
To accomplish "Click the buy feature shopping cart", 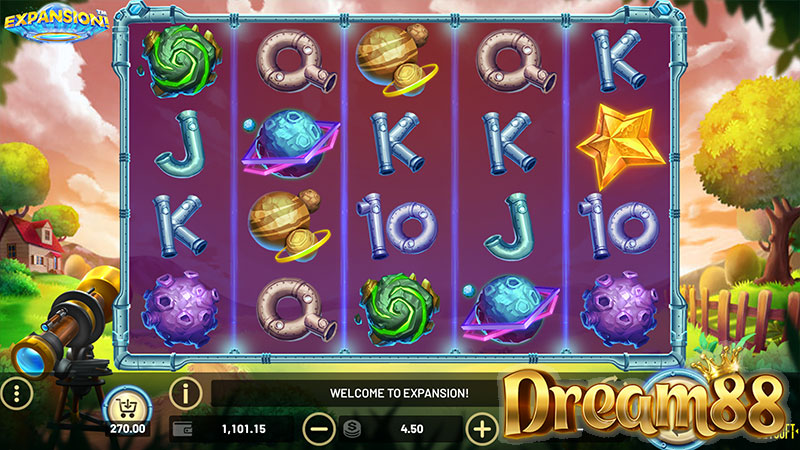I will (x=127, y=405).
